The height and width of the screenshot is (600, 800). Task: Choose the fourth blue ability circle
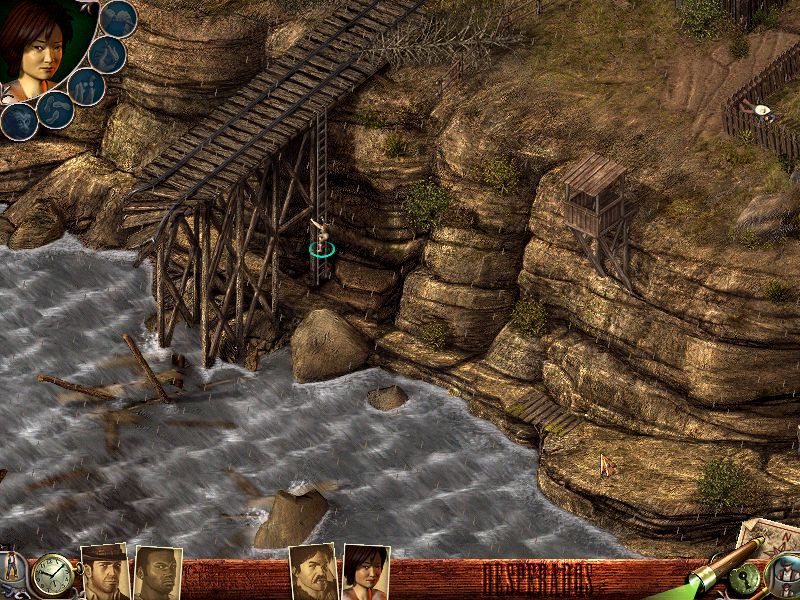[x=53, y=108]
